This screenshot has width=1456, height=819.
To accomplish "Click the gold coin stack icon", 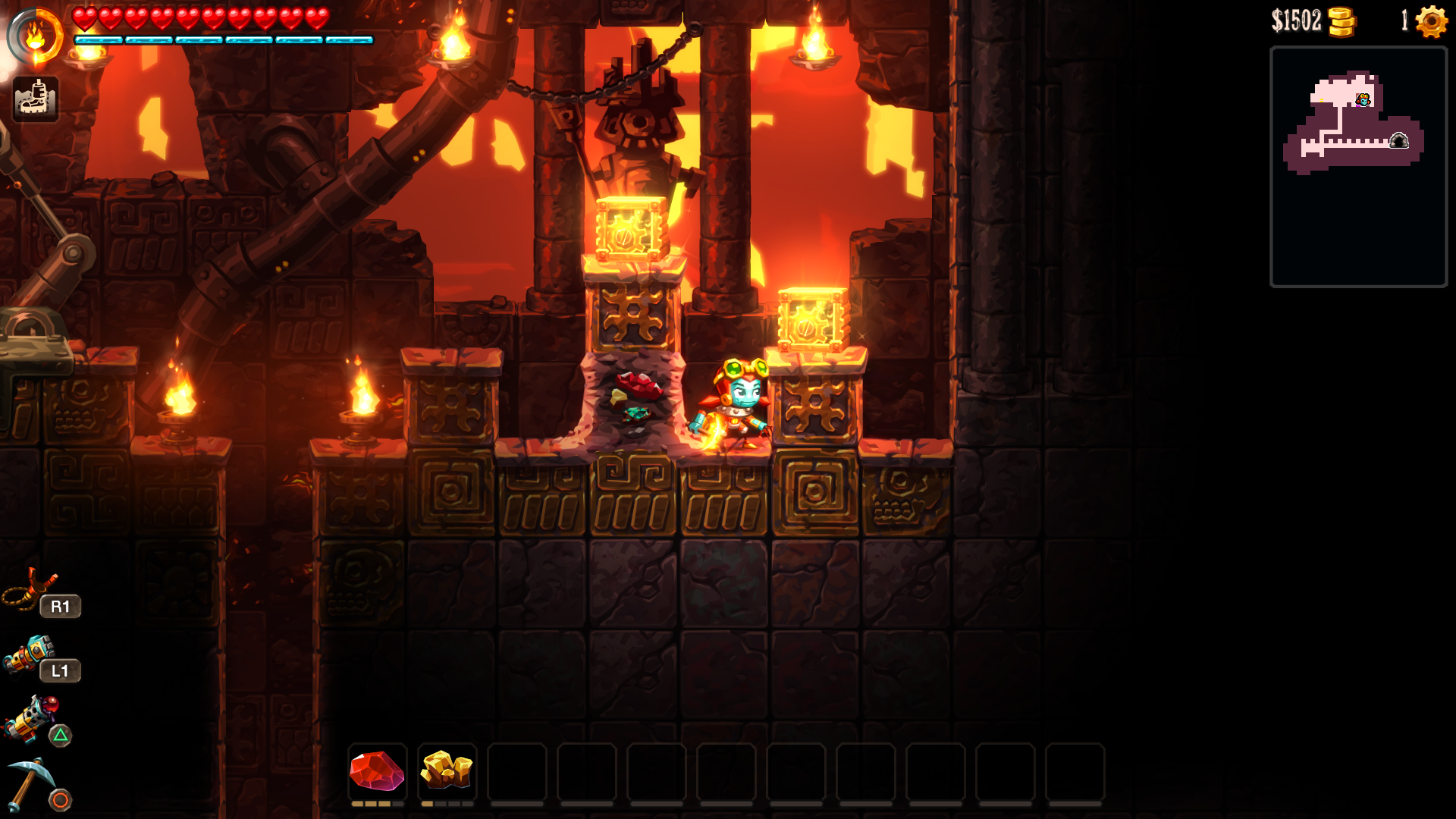I will pyautogui.click(x=1341, y=21).
